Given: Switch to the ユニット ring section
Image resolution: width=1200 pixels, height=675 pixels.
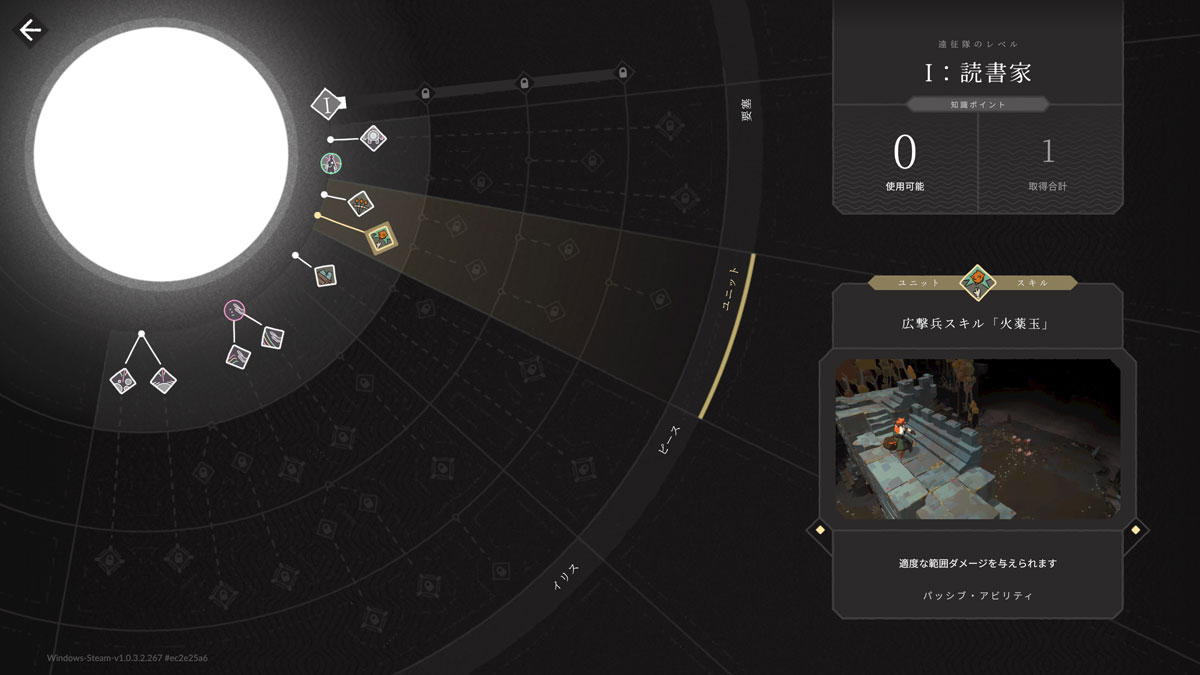Looking at the screenshot, I should tap(732, 290).
